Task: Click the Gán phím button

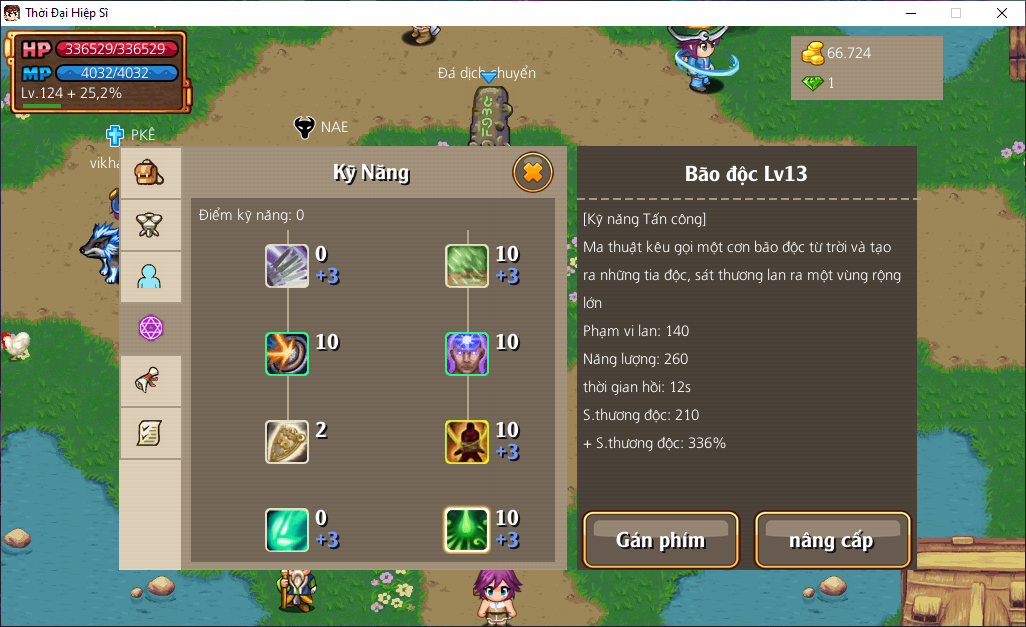Action: [x=660, y=540]
